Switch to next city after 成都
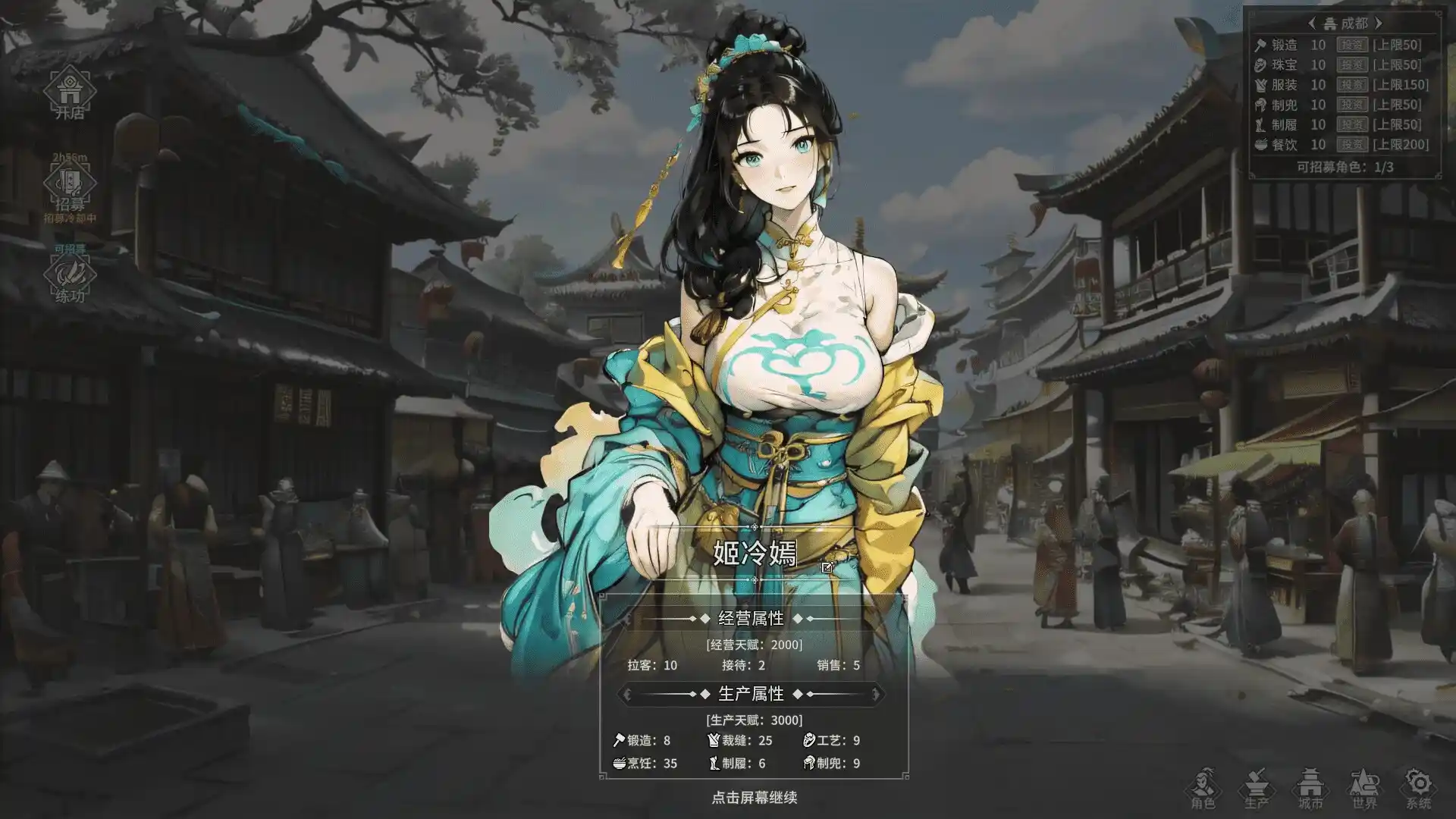This screenshot has width=1456, height=819. point(1379,23)
